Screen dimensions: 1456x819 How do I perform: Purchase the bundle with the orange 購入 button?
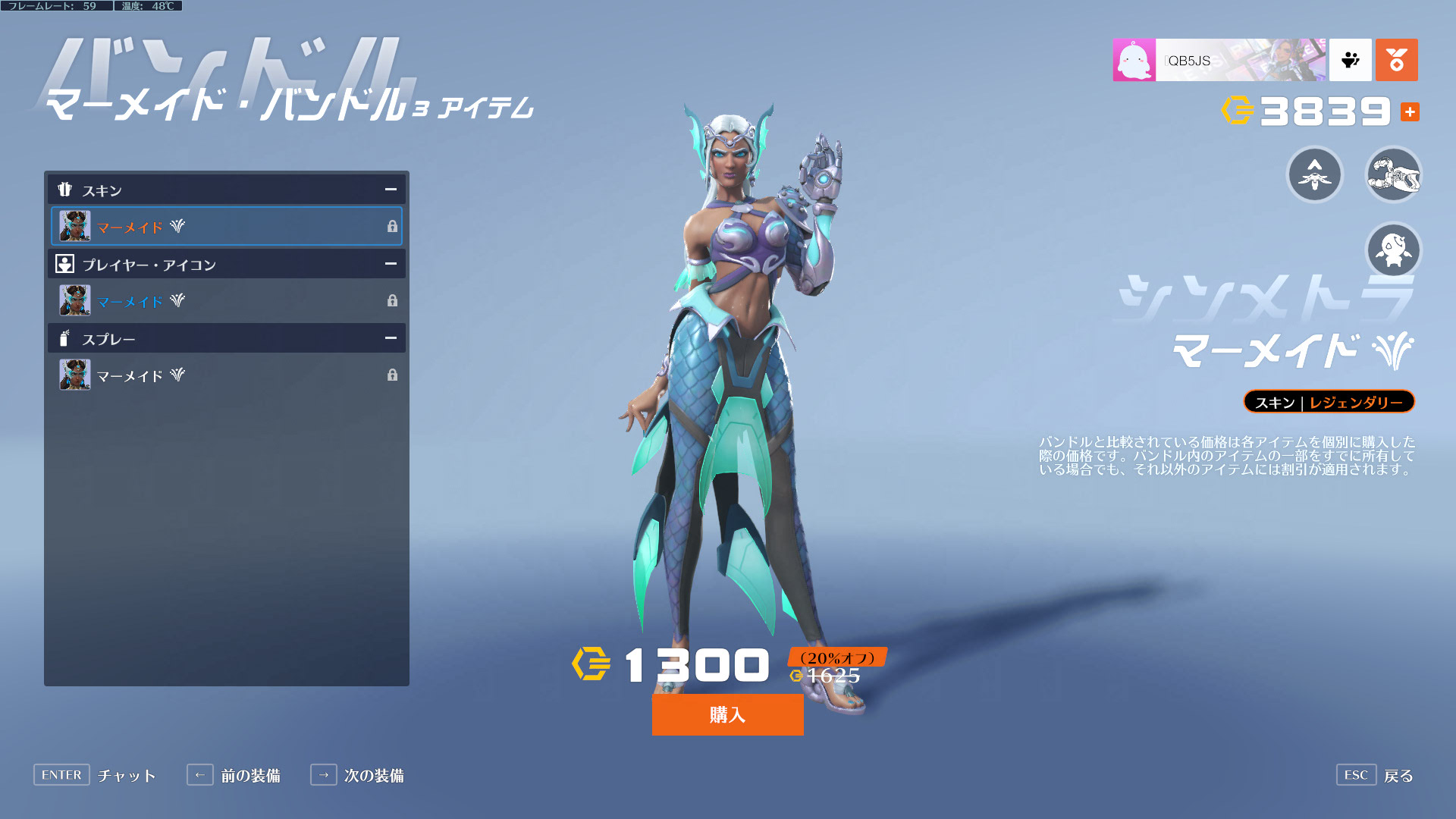[727, 714]
